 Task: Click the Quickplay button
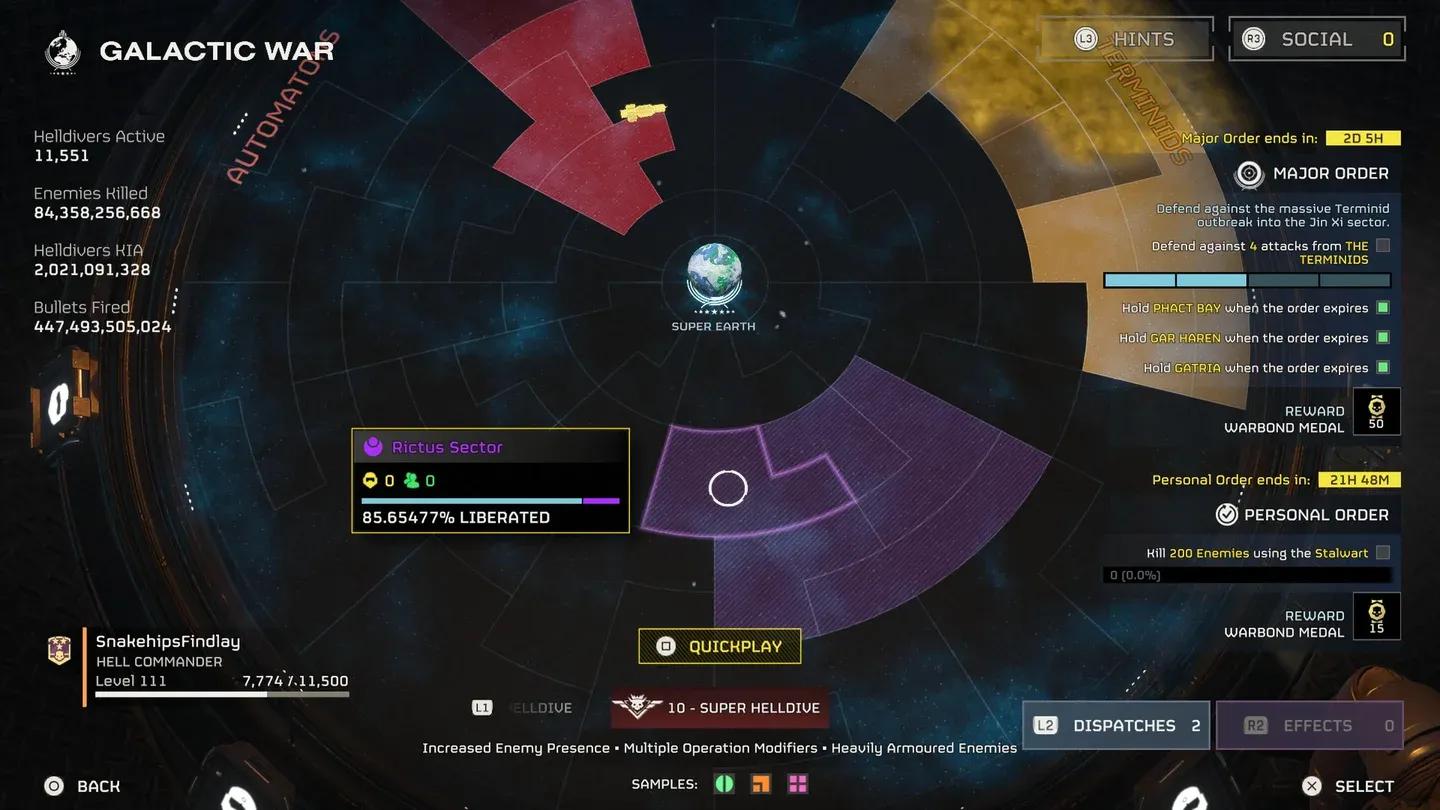(x=719, y=646)
